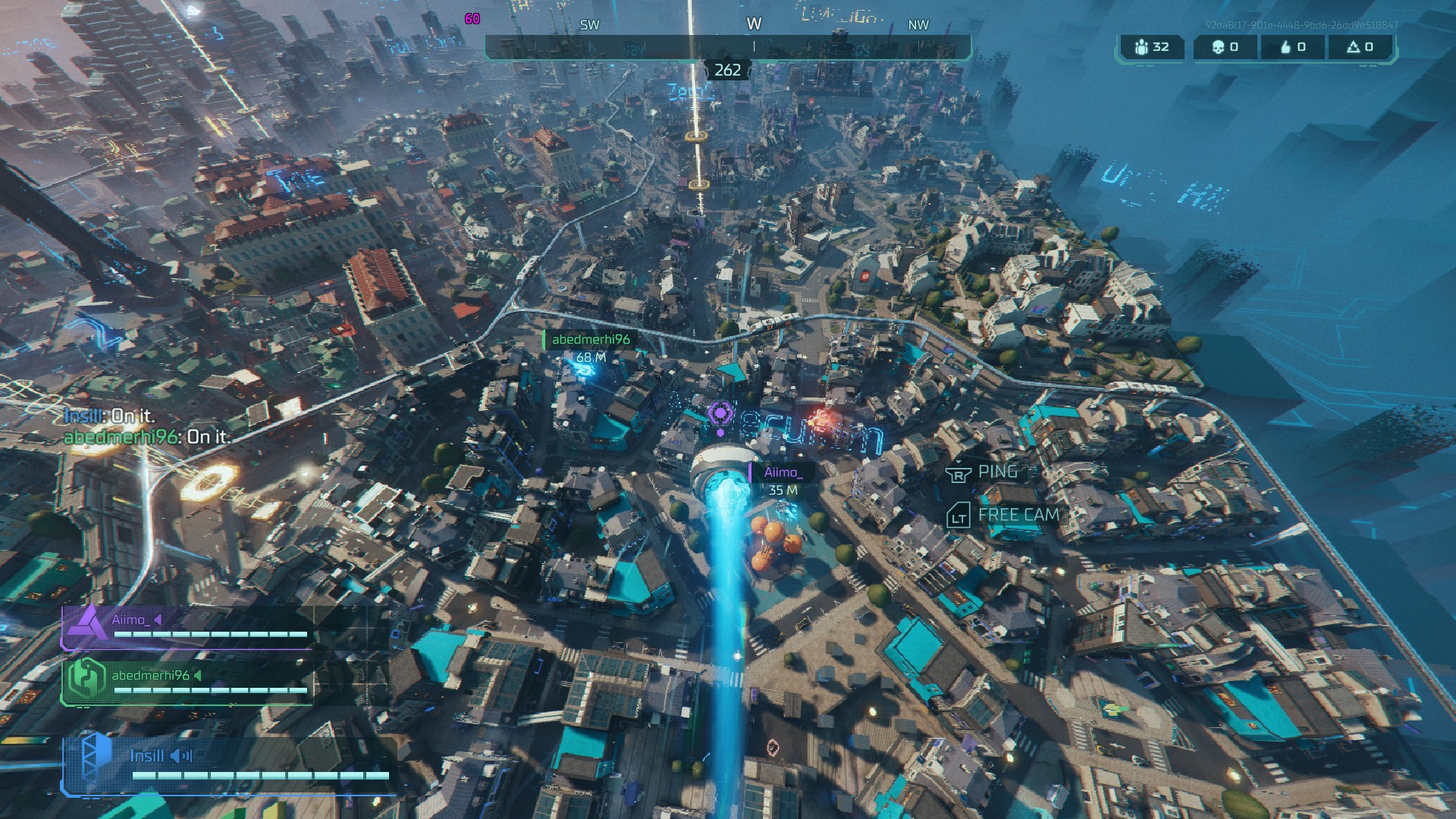Click the abedmerhi96 teammate marker at 68 M

590,347
